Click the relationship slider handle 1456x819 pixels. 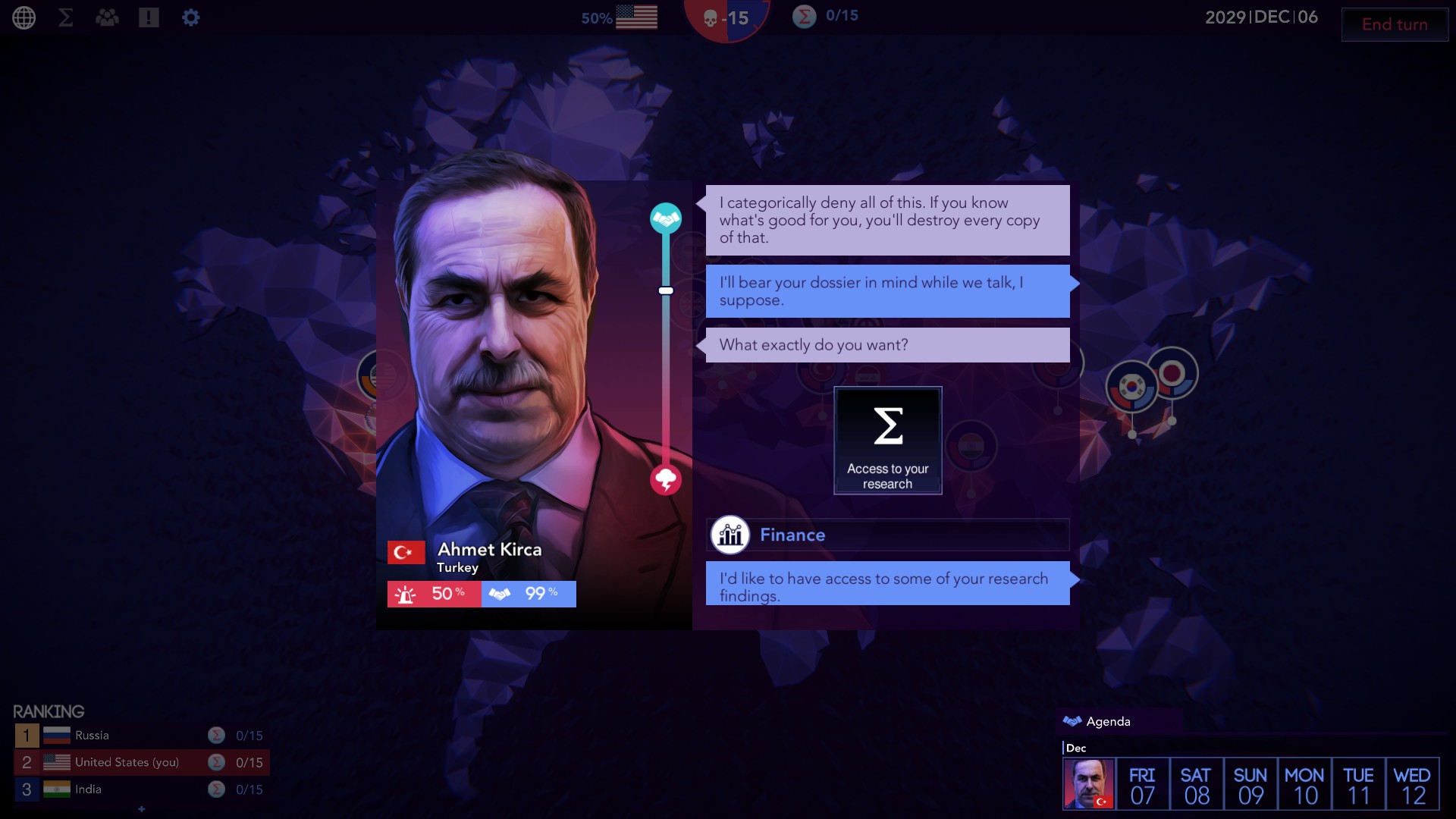tap(666, 290)
